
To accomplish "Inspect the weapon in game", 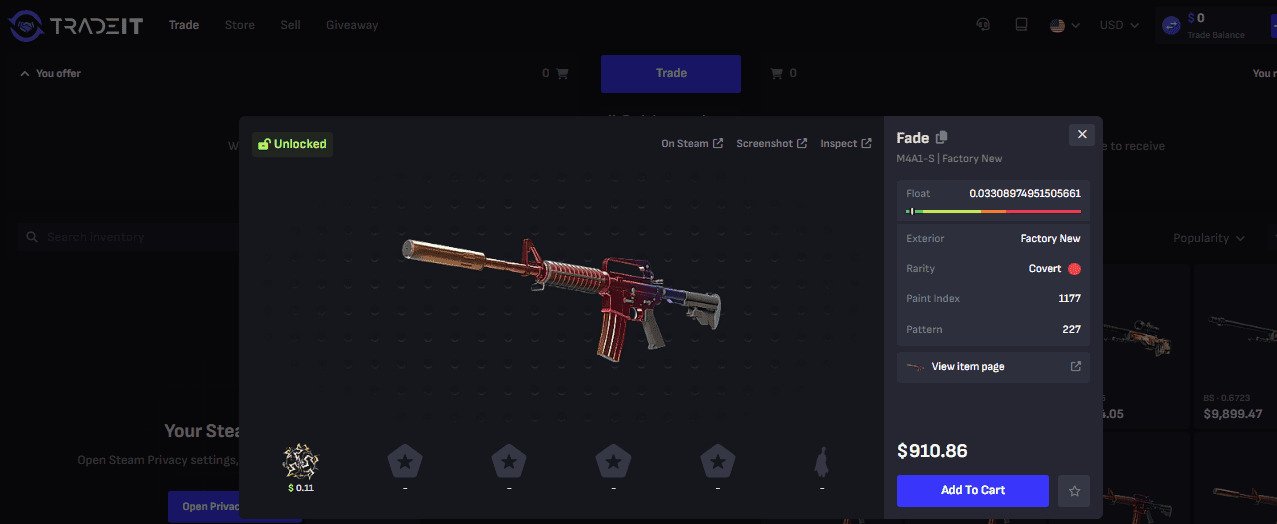I will click(x=845, y=144).
